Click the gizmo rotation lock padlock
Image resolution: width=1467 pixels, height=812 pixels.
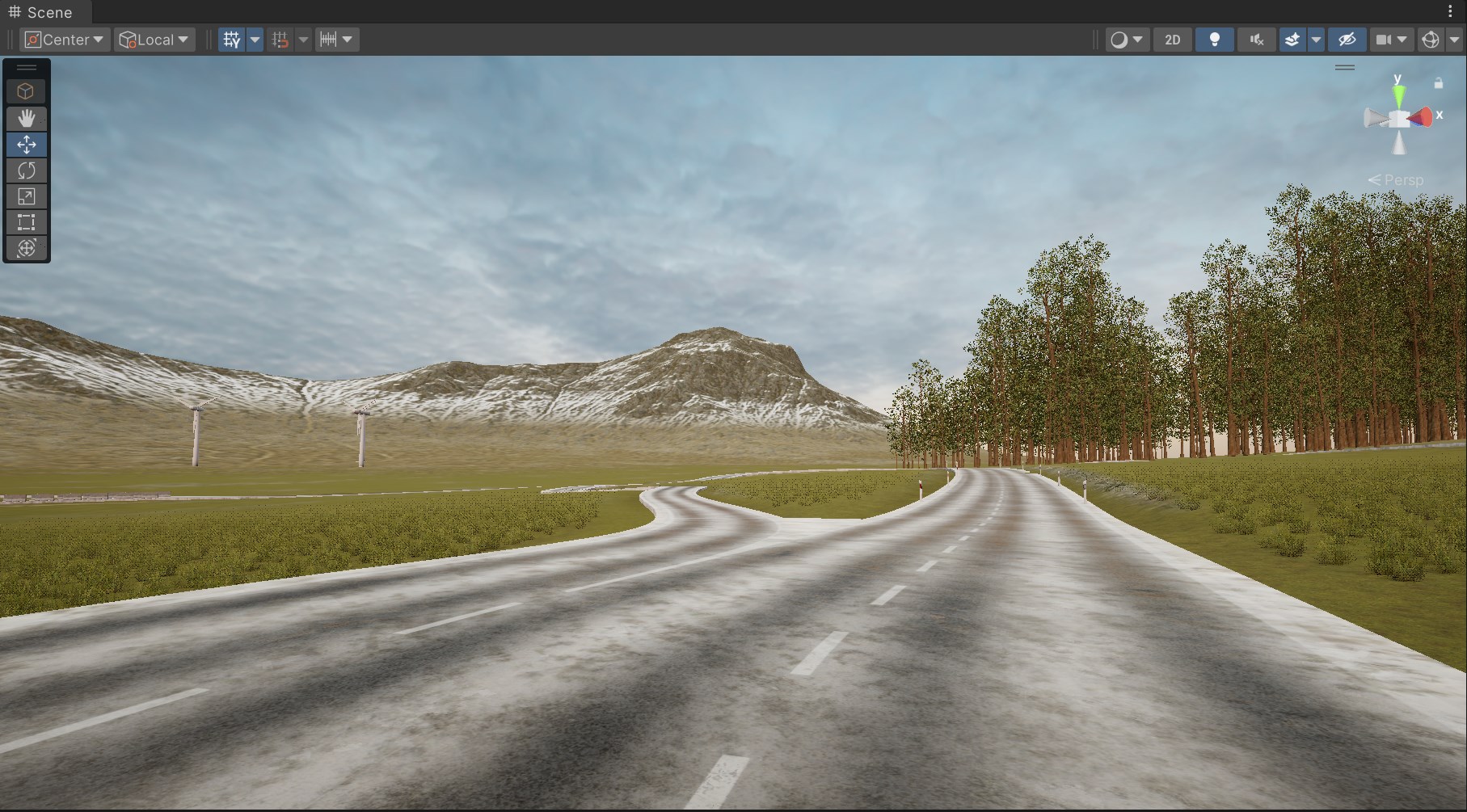1438,82
